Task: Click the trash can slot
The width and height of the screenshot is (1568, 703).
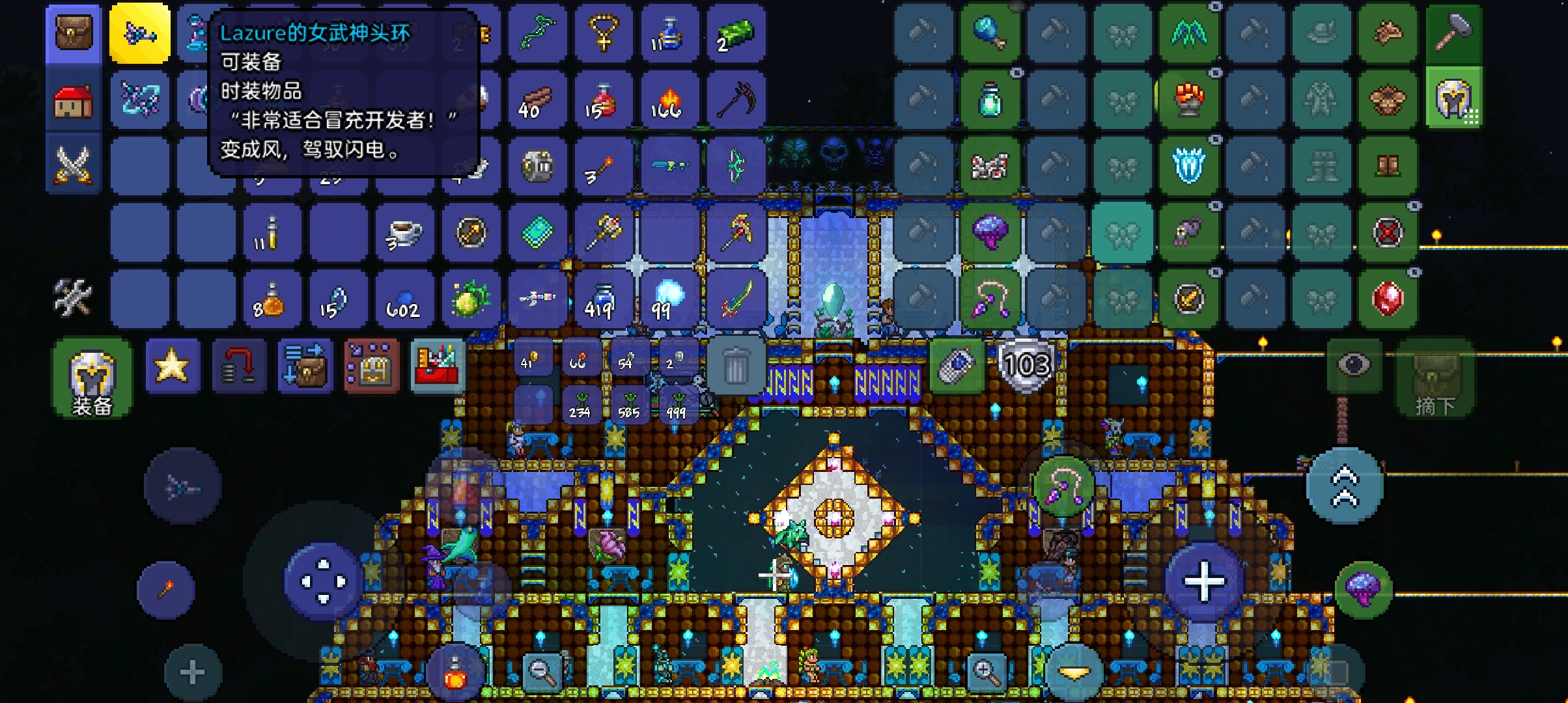Action: click(x=735, y=367)
